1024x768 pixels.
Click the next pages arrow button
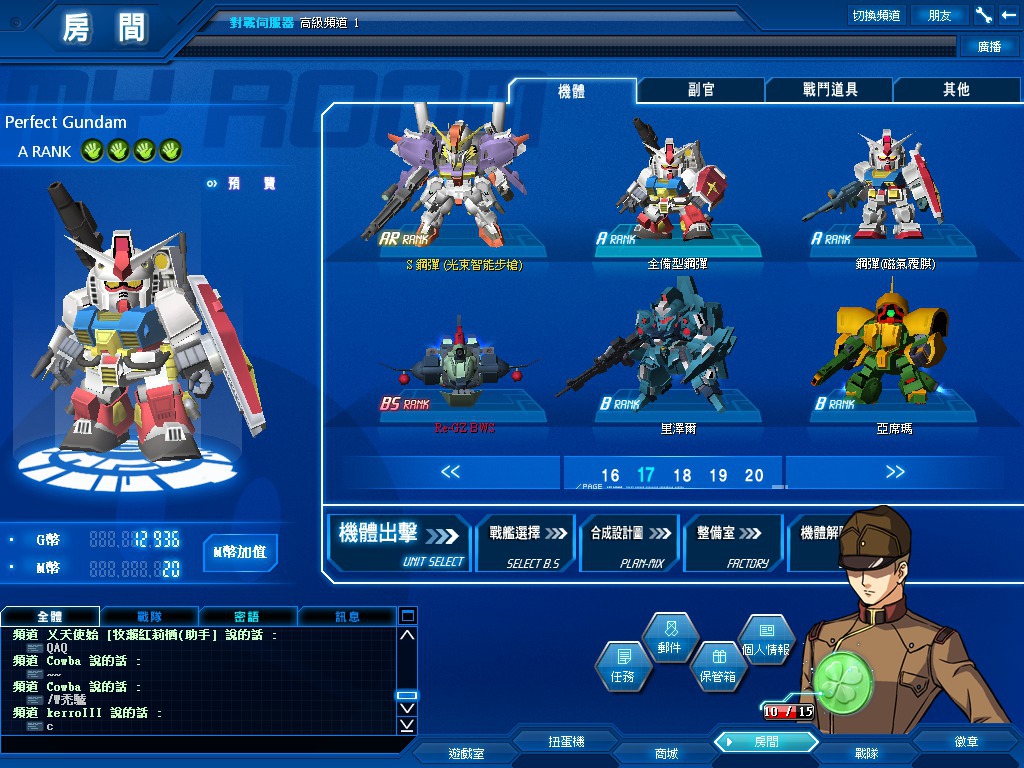coord(894,472)
